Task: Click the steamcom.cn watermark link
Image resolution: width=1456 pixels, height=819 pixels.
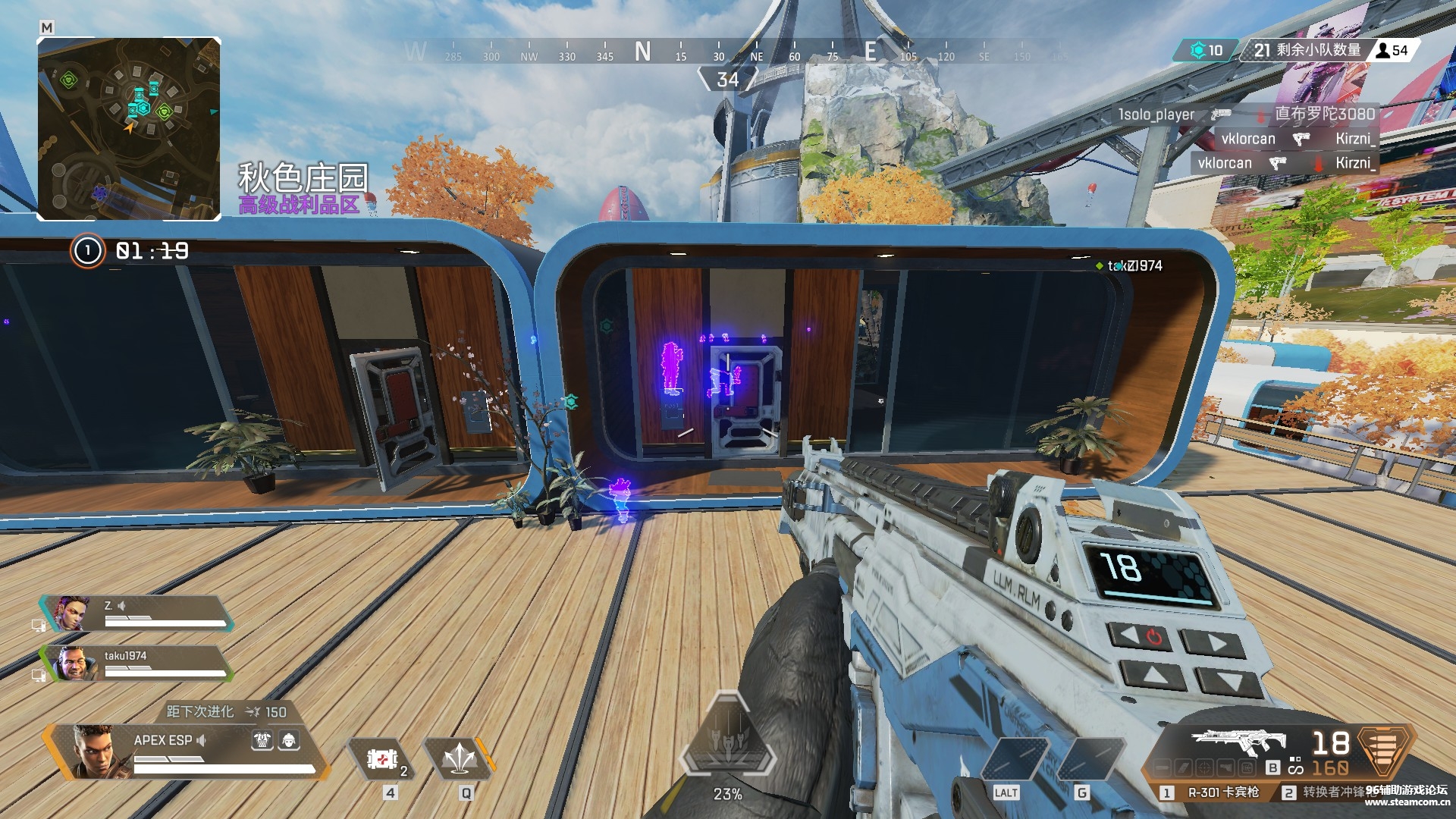Action: pyautogui.click(x=1407, y=802)
